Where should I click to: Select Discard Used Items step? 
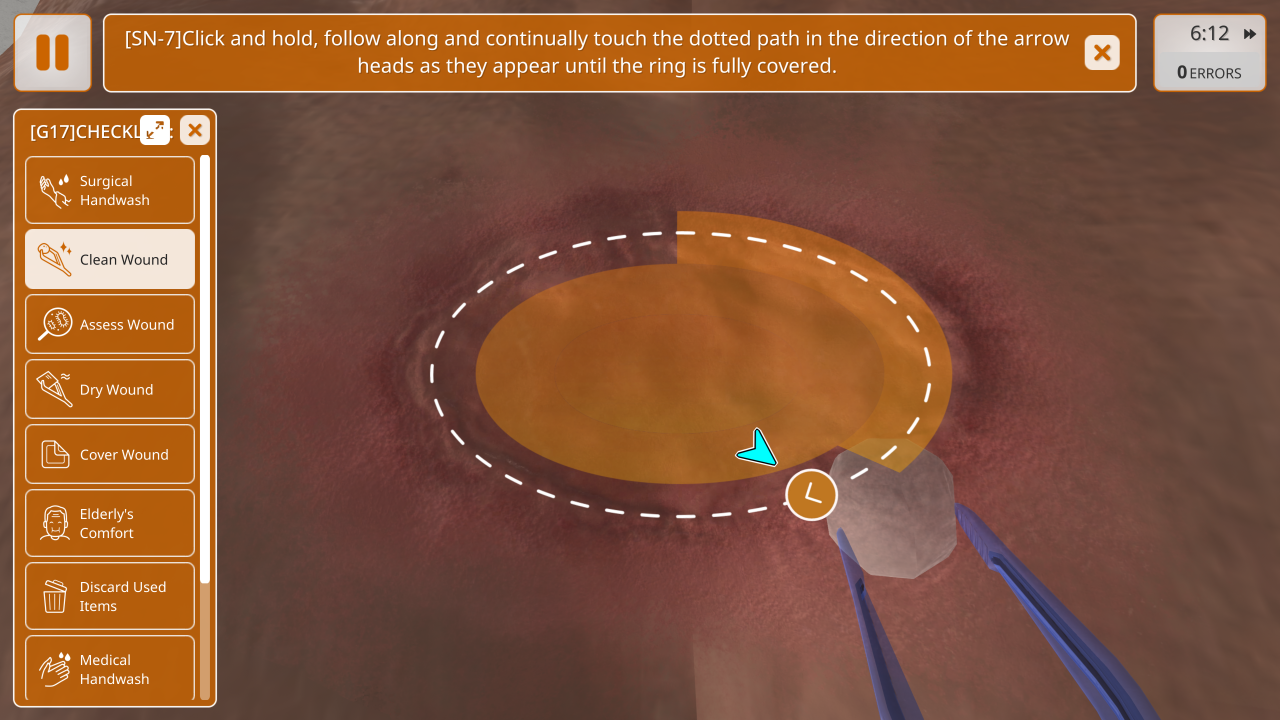coord(110,596)
